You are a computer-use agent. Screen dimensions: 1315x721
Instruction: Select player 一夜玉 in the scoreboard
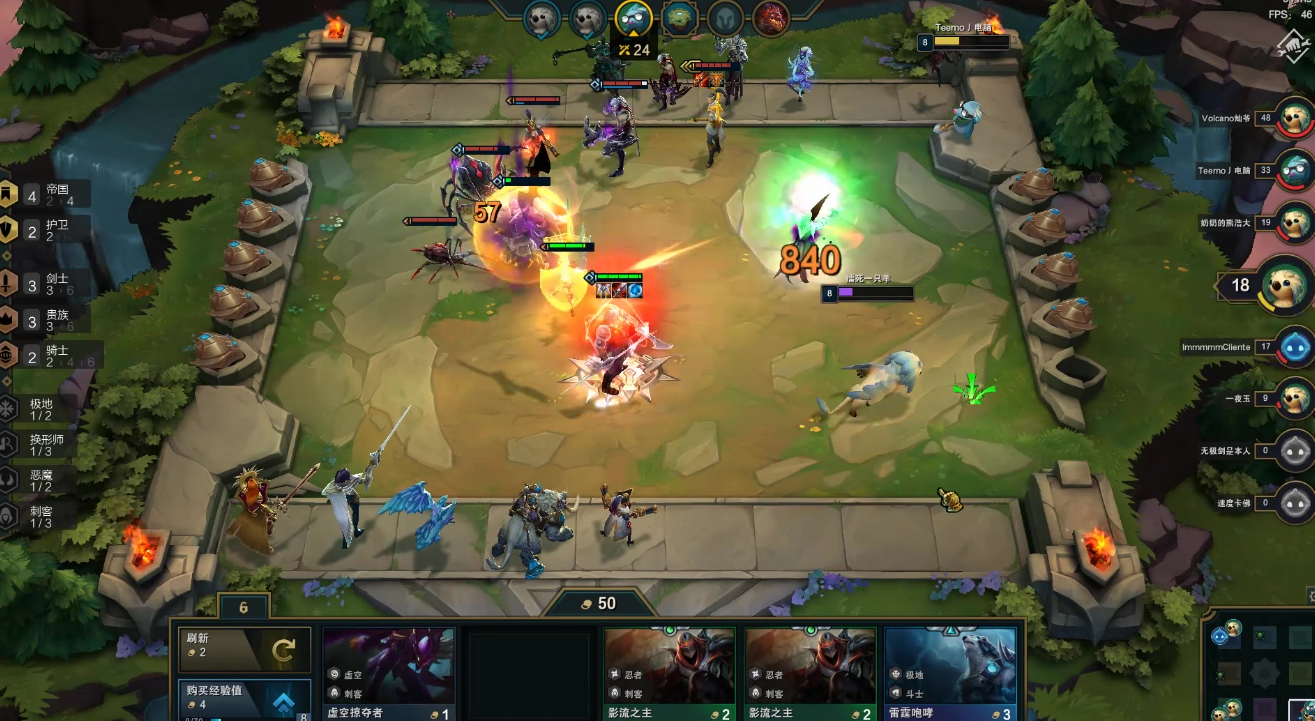coord(1296,398)
